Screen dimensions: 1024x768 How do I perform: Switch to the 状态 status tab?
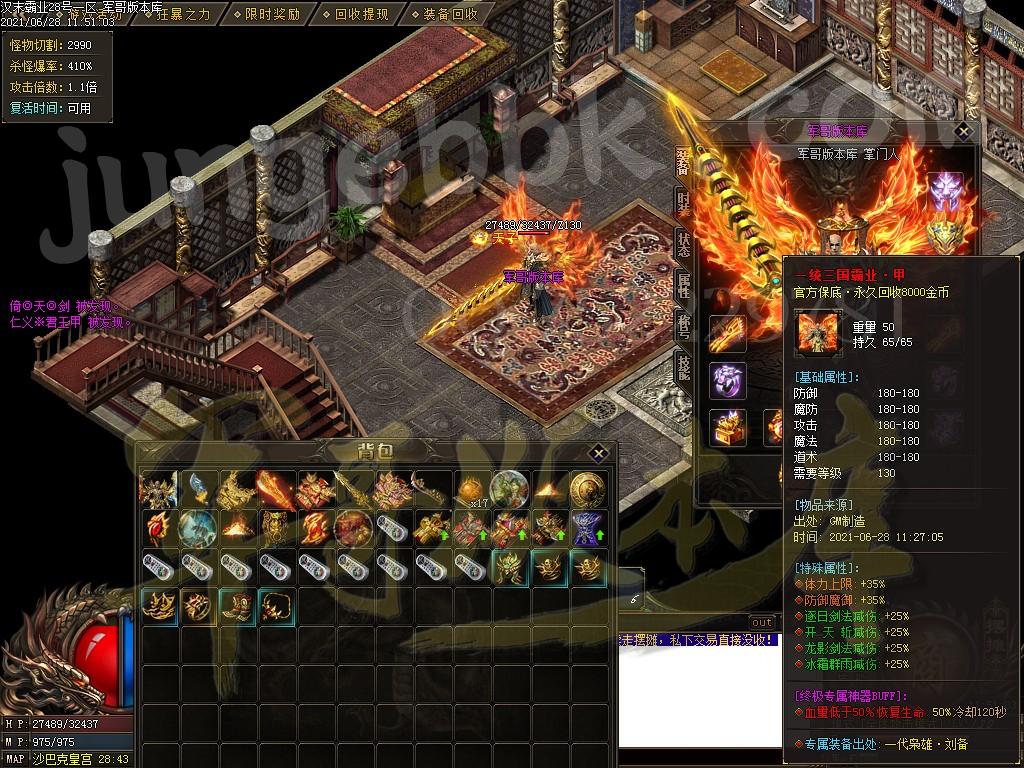[684, 243]
